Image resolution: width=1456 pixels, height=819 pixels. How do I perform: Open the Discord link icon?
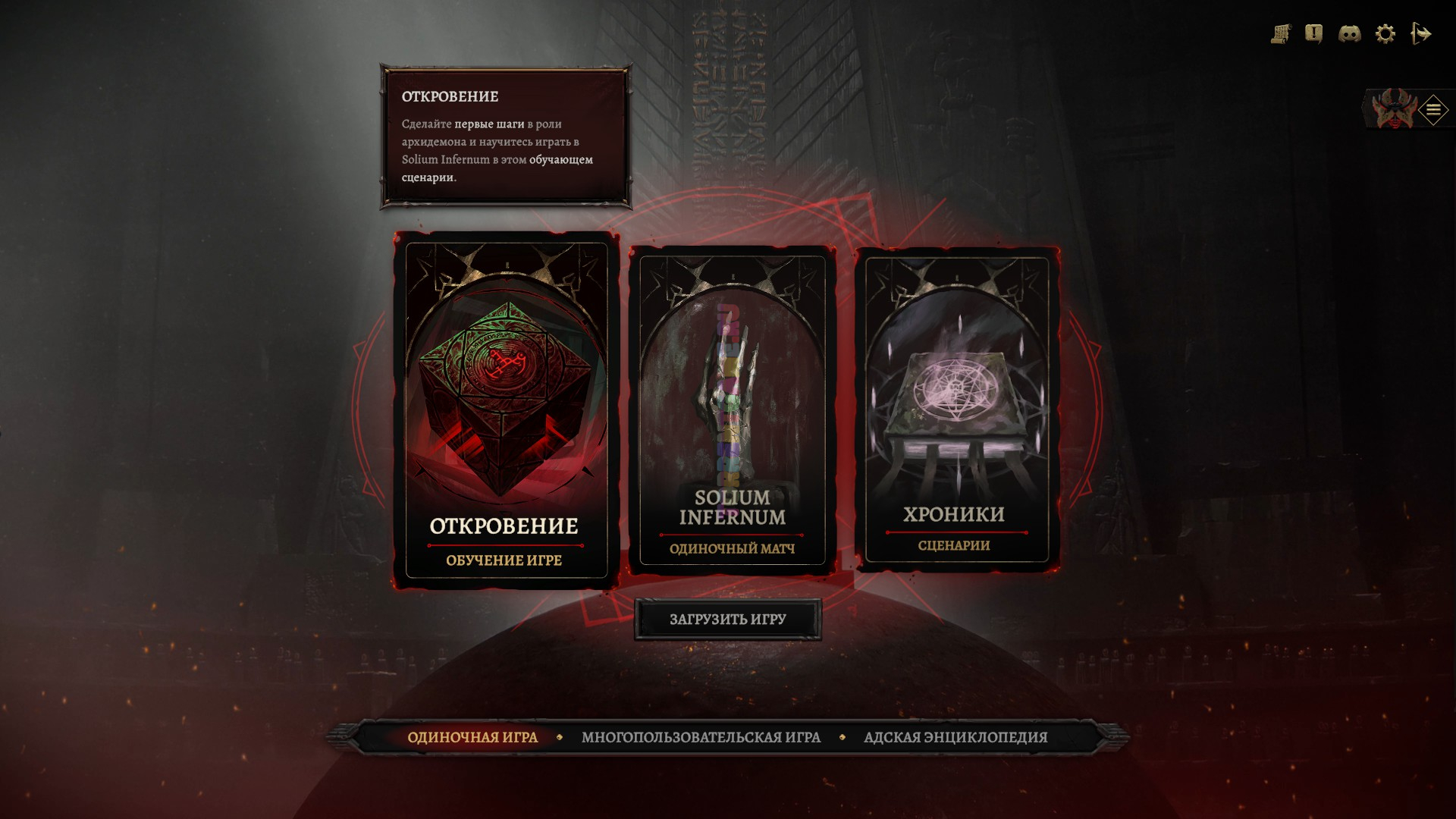[1349, 34]
